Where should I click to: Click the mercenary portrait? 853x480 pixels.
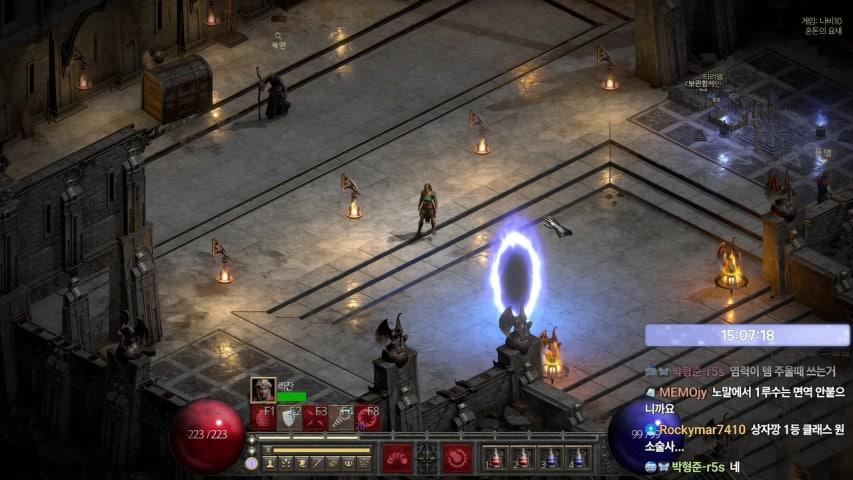coord(263,390)
